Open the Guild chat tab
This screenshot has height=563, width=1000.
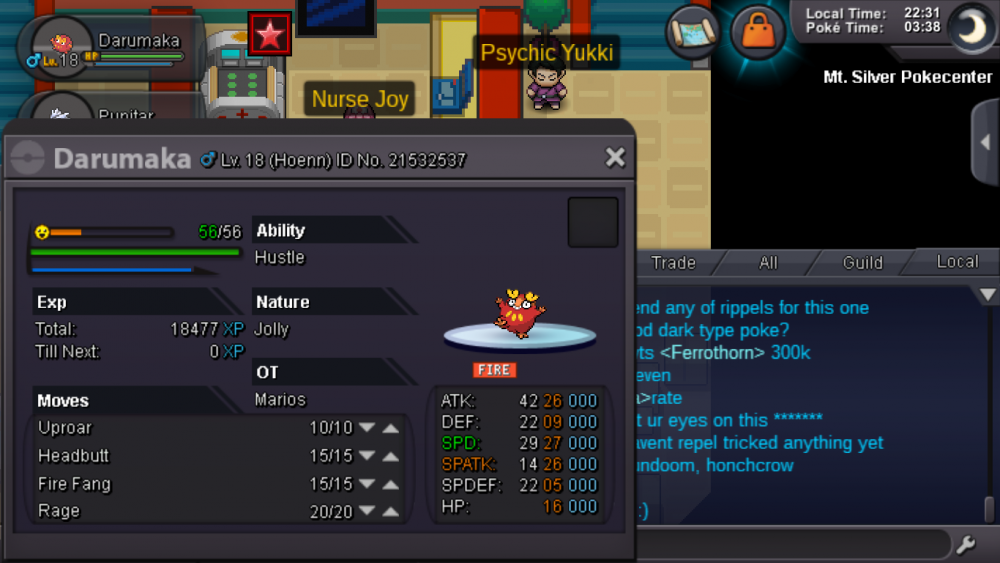862,263
